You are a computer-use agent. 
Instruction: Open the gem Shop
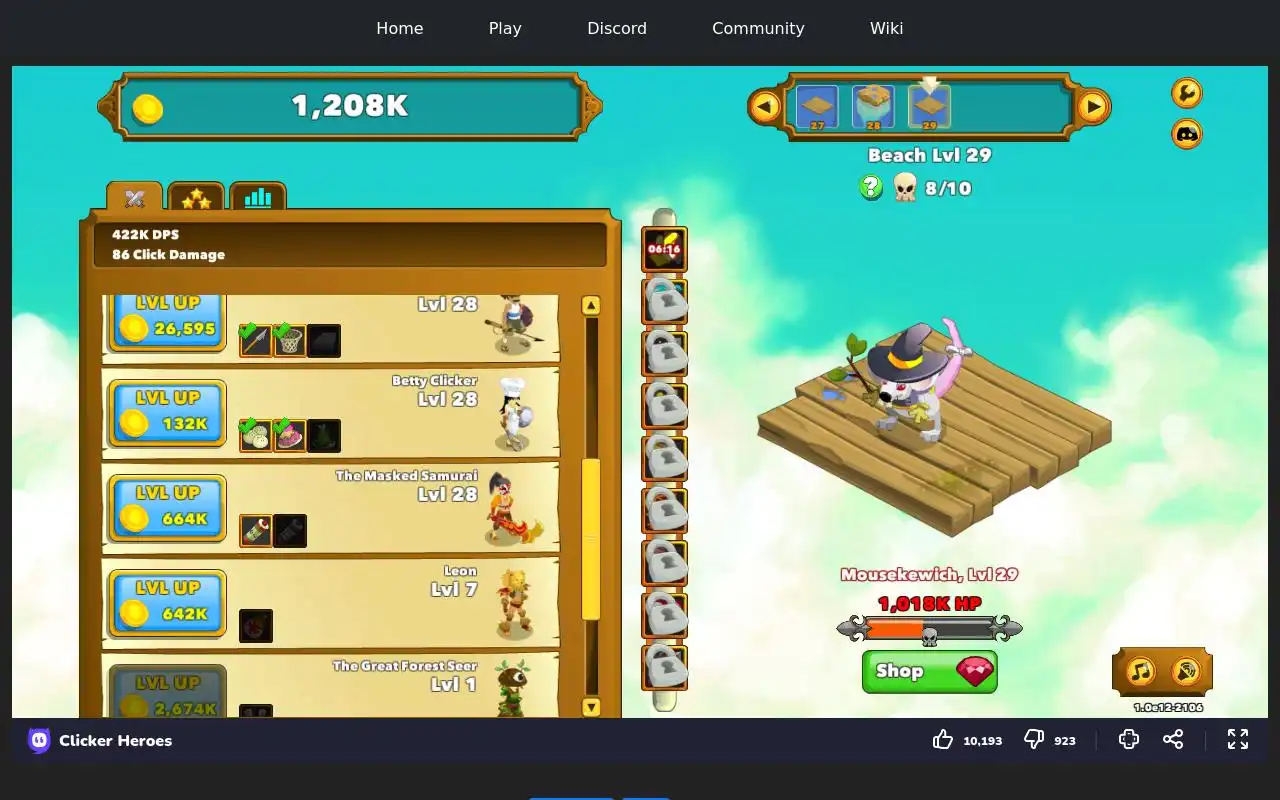coord(929,672)
